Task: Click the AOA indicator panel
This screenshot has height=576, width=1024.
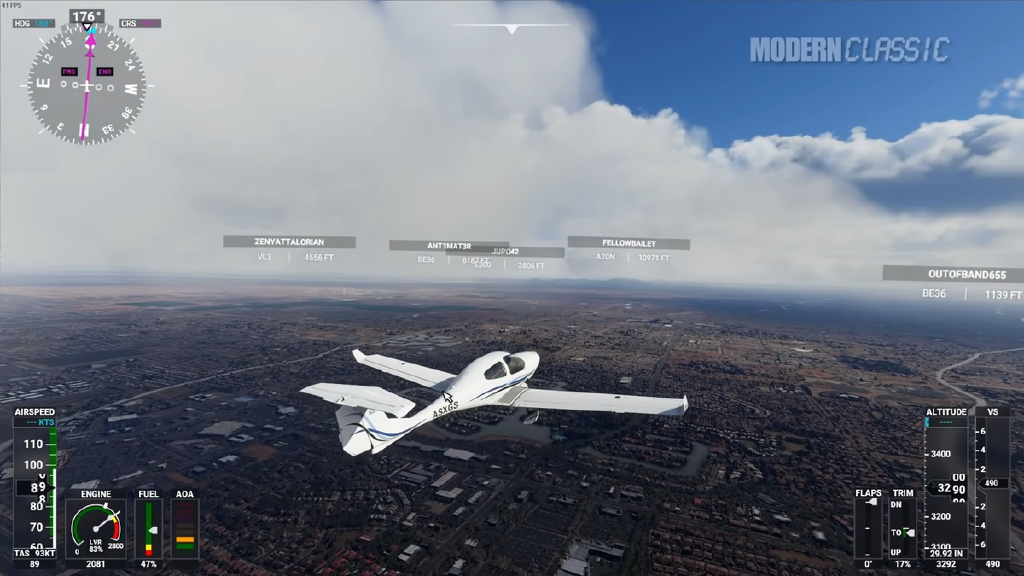Action: click(x=184, y=528)
